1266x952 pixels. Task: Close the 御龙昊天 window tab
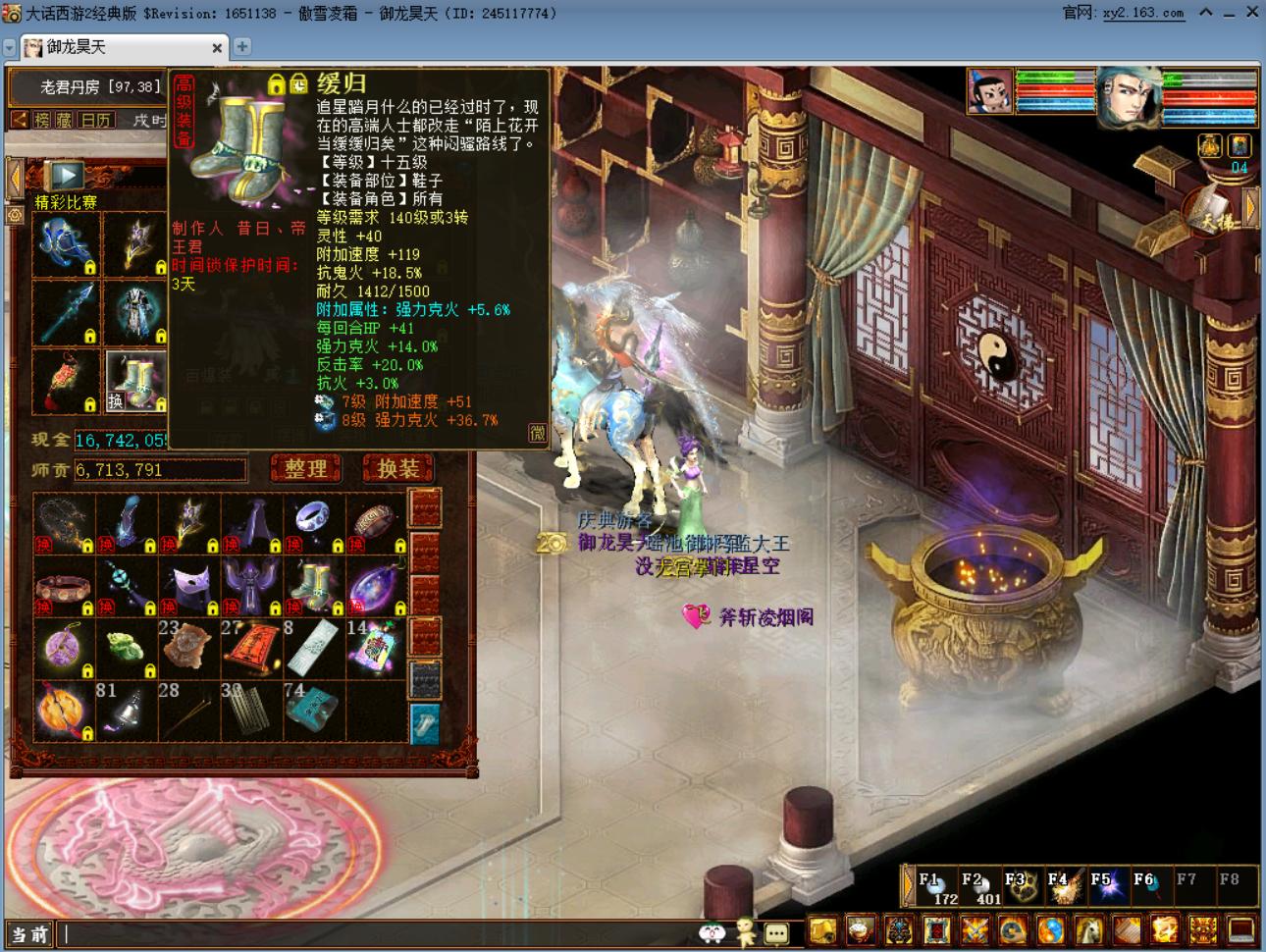(x=217, y=47)
